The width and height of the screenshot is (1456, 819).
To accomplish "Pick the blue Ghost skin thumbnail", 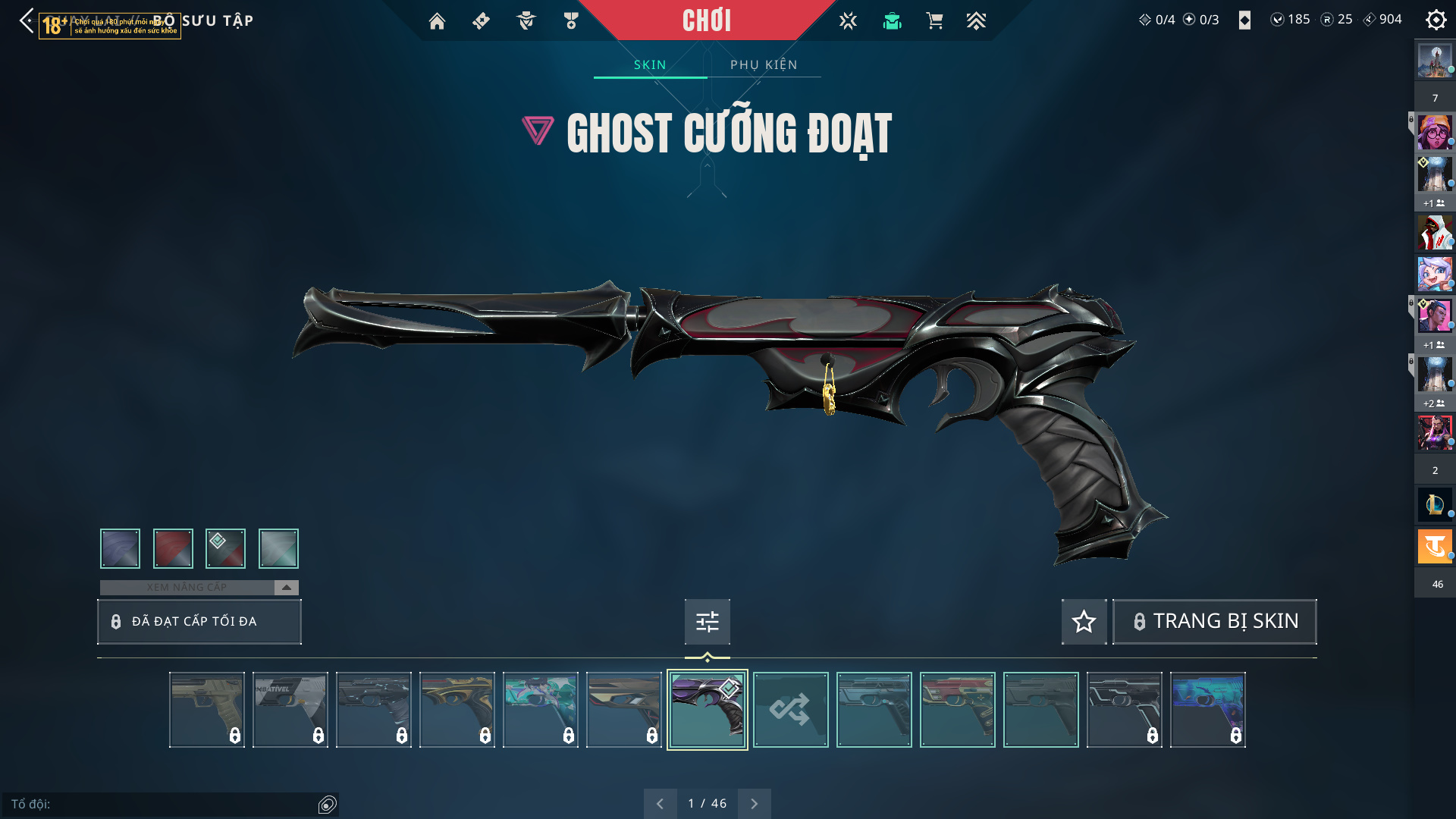I will pos(1207,710).
